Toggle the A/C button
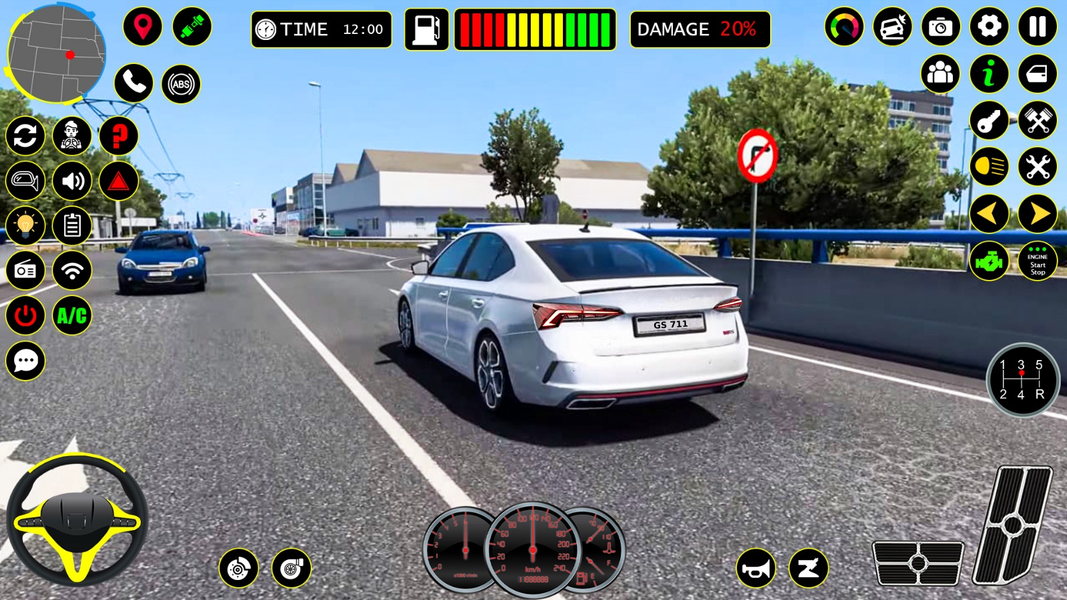The height and width of the screenshot is (600, 1067). [72, 316]
